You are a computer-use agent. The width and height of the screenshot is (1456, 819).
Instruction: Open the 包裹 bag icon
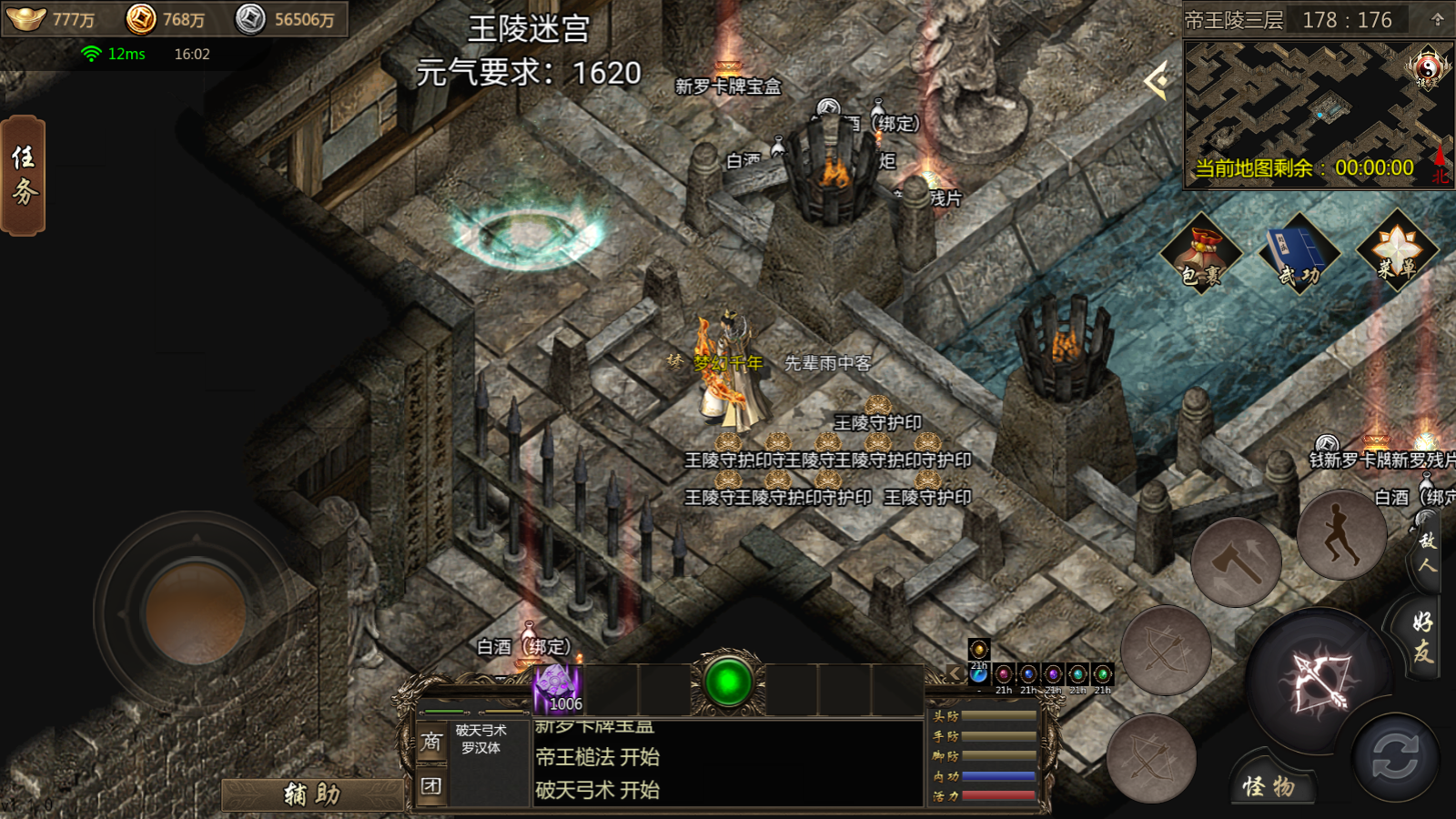click(x=1201, y=255)
